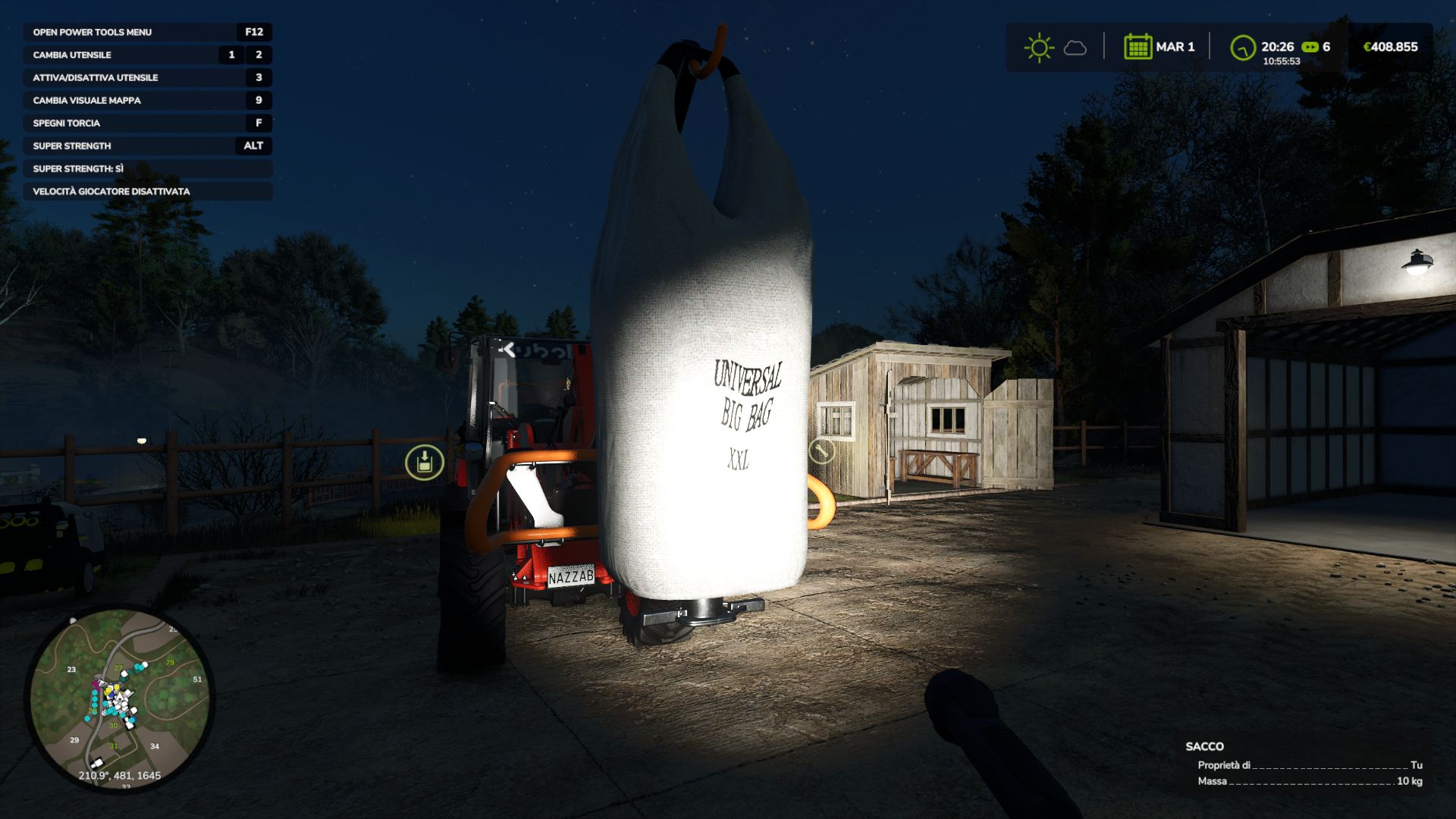Click the sun weather icon
The height and width of the screenshot is (819, 1456).
(1038, 48)
